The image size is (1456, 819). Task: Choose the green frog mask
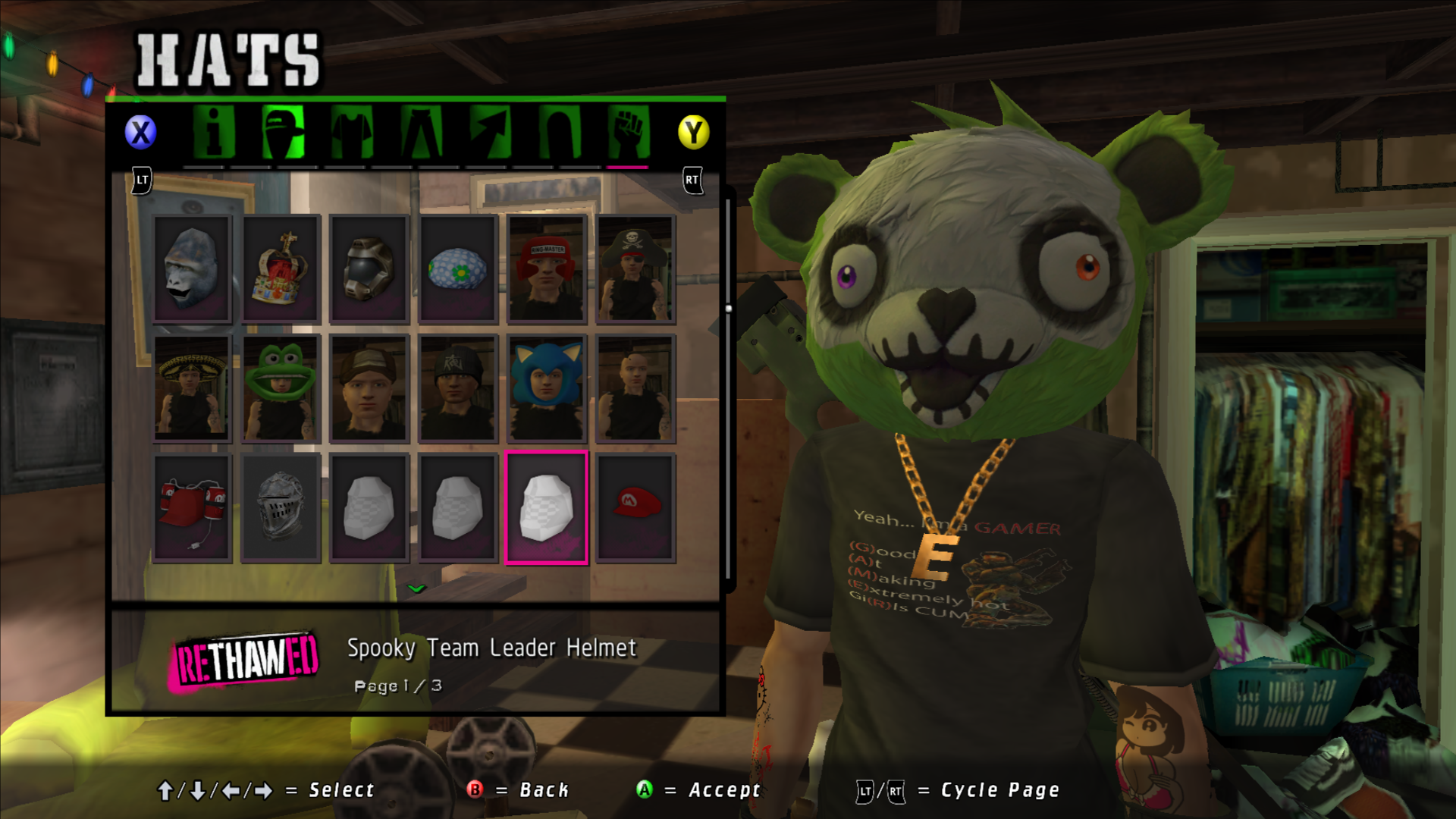pos(281,388)
